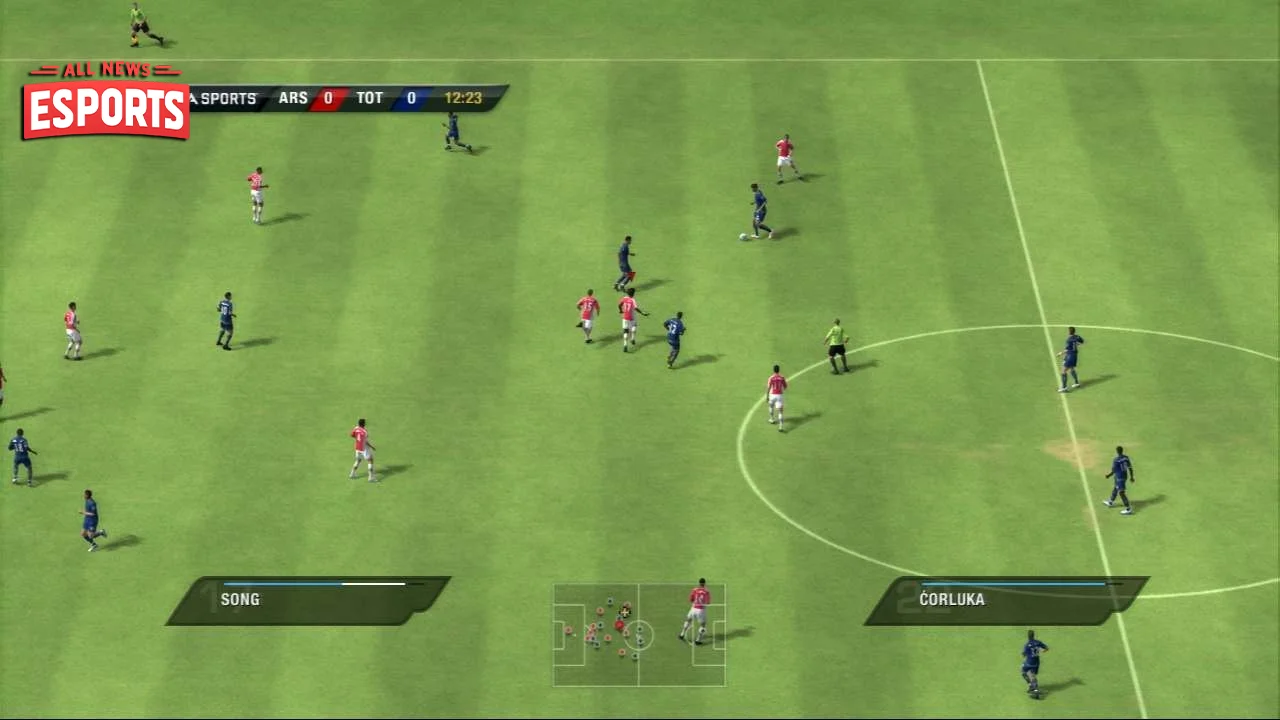Click the blue TOT team color panel
This screenshot has width=1280, height=720.
tap(411, 98)
